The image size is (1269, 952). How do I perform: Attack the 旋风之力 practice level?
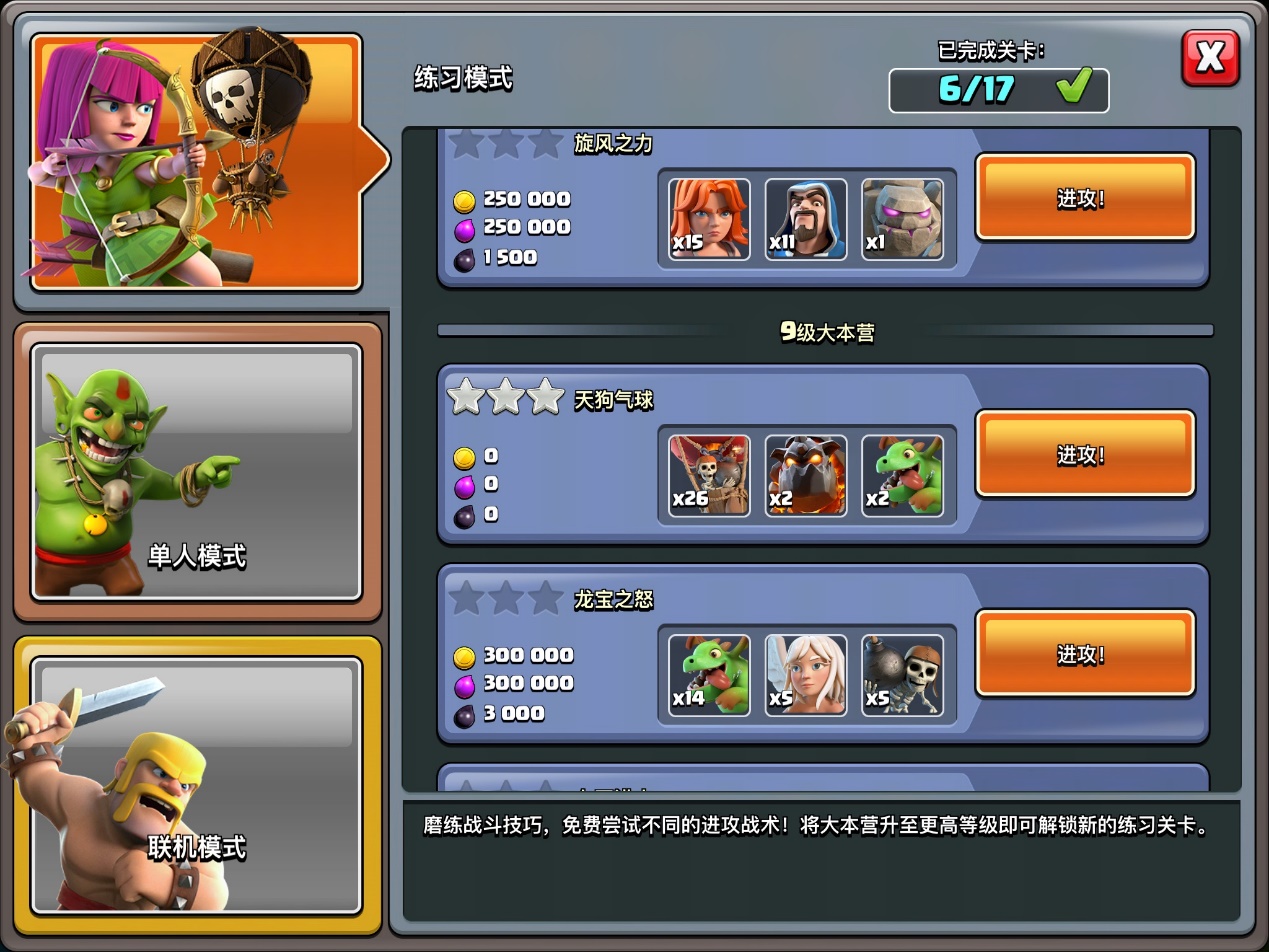[x=1085, y=197]
